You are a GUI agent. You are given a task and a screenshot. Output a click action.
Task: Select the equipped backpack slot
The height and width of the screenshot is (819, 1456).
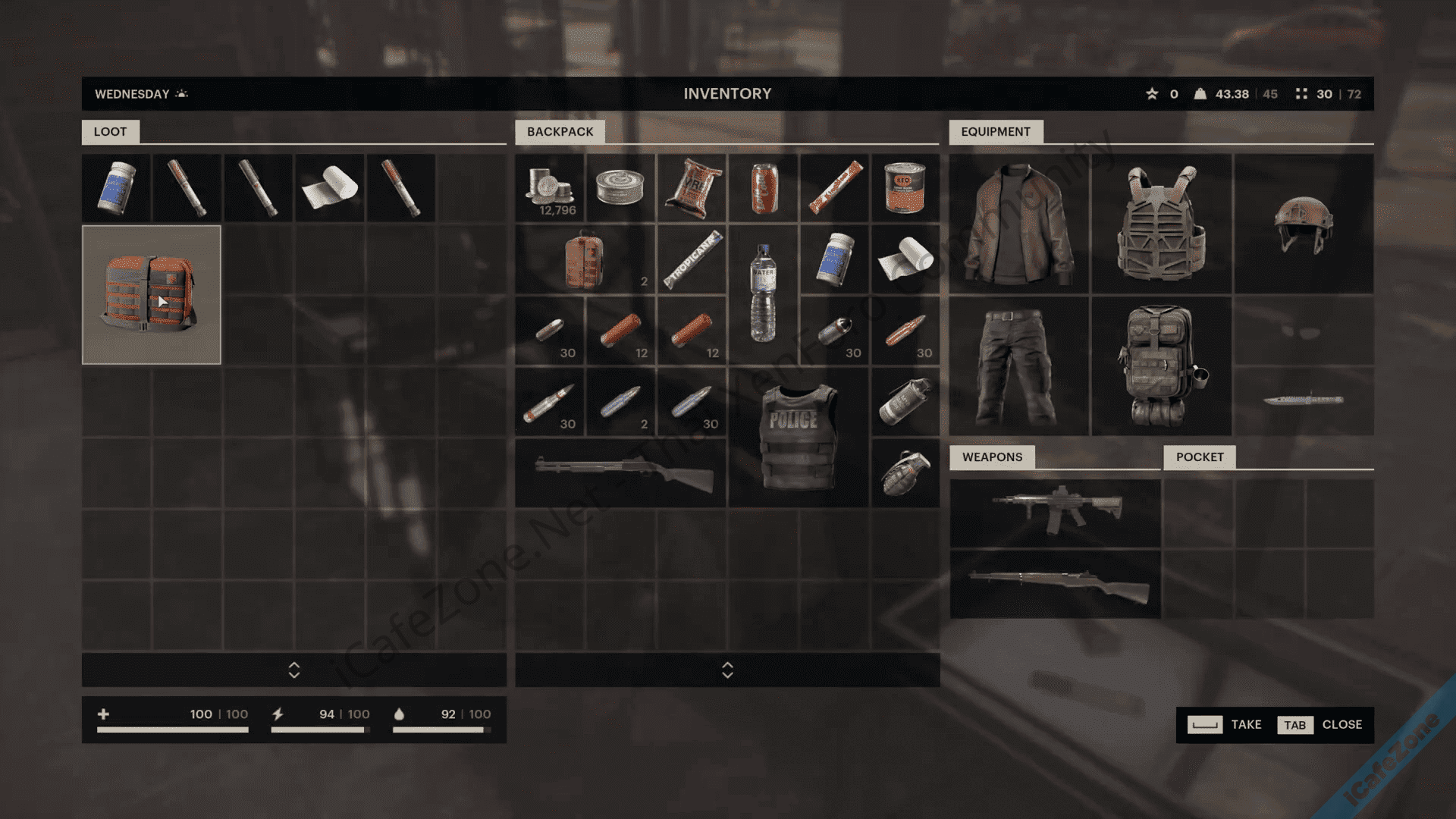click(1161, 366)
